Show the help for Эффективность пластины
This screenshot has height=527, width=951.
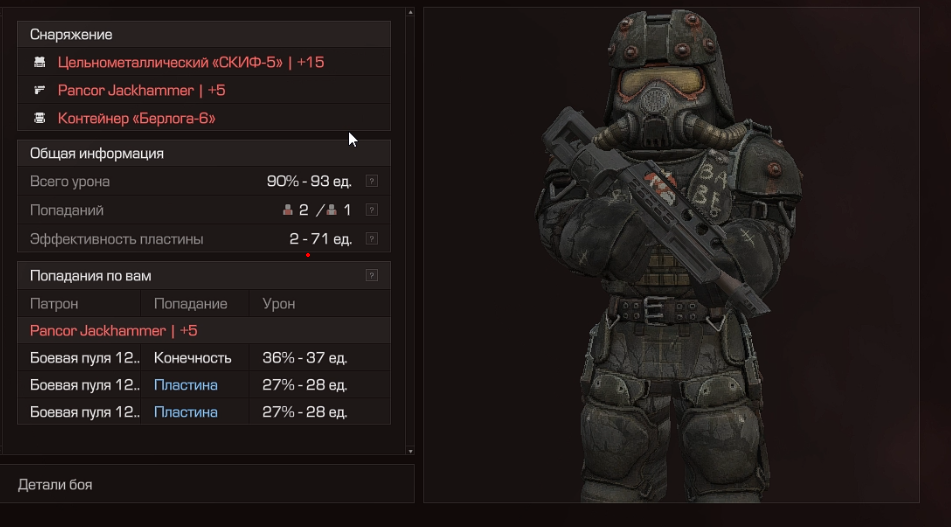pyautogui.click(x=372, y=238)
